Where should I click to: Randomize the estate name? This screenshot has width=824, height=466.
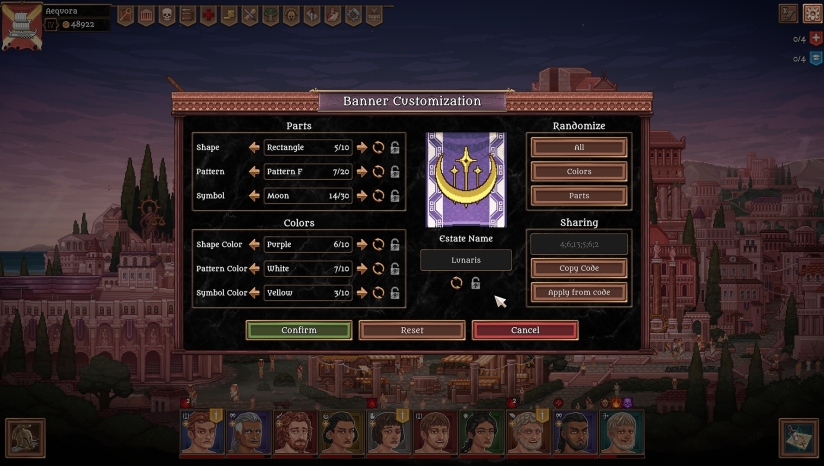click(456, 283)
